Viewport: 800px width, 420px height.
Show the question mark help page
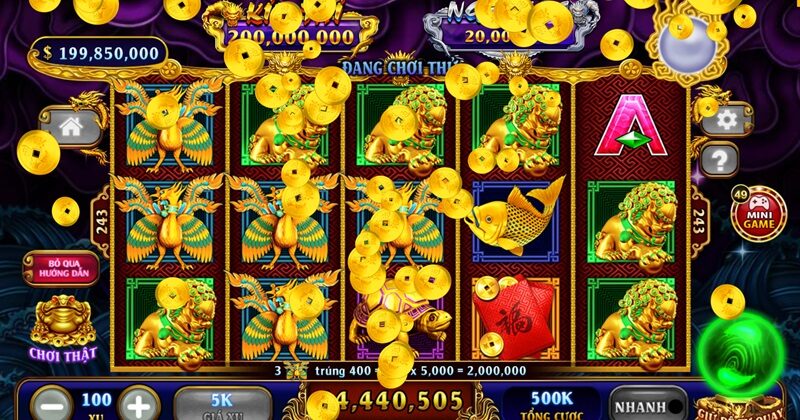(x=720, y=158)
